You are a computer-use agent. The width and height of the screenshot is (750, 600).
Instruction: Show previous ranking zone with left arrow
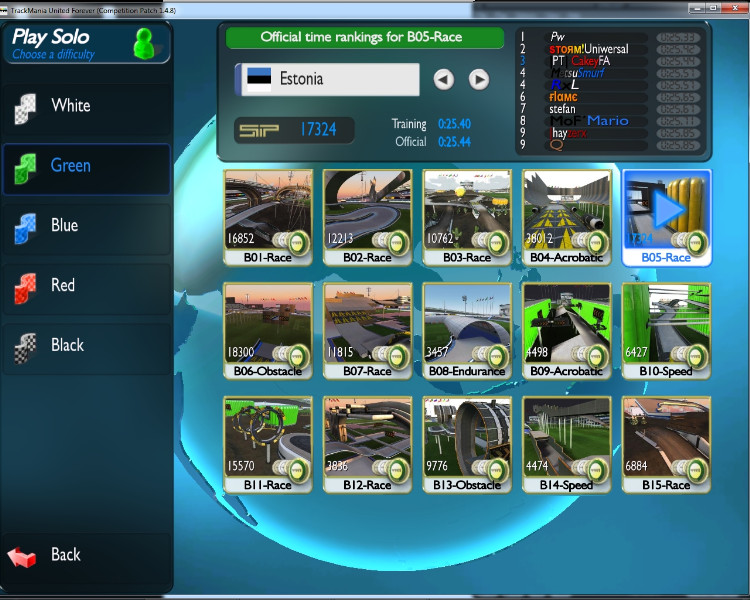pos(444,79)
